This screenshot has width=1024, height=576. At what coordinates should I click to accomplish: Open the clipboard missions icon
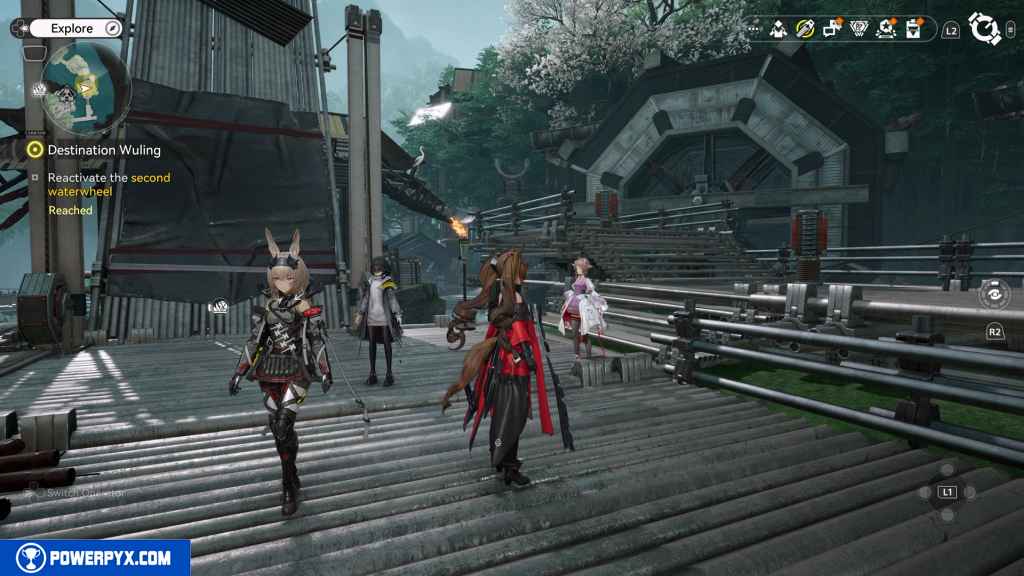(912, 30)
